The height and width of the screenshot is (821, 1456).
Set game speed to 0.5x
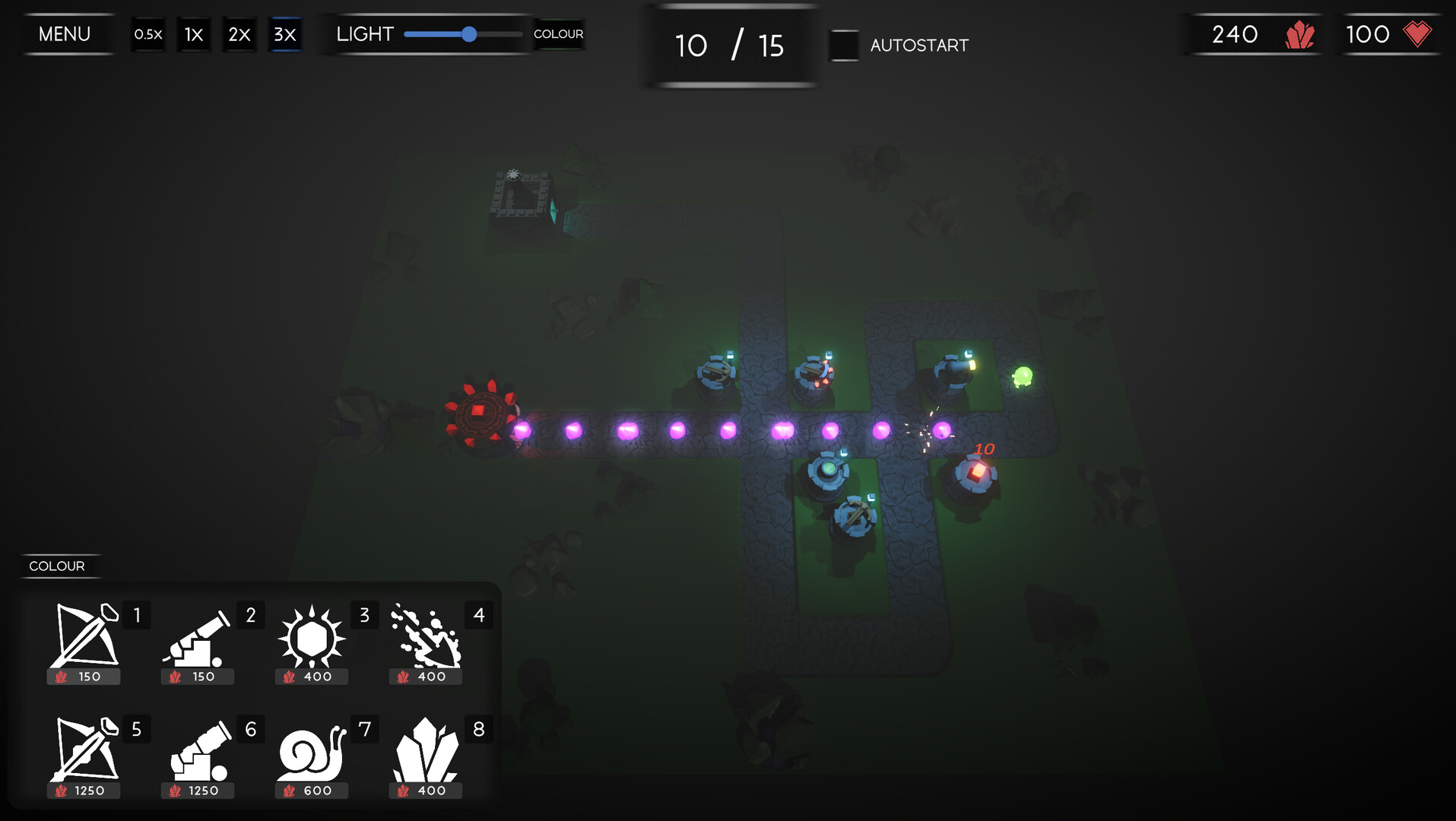click(x=148, y=33)
